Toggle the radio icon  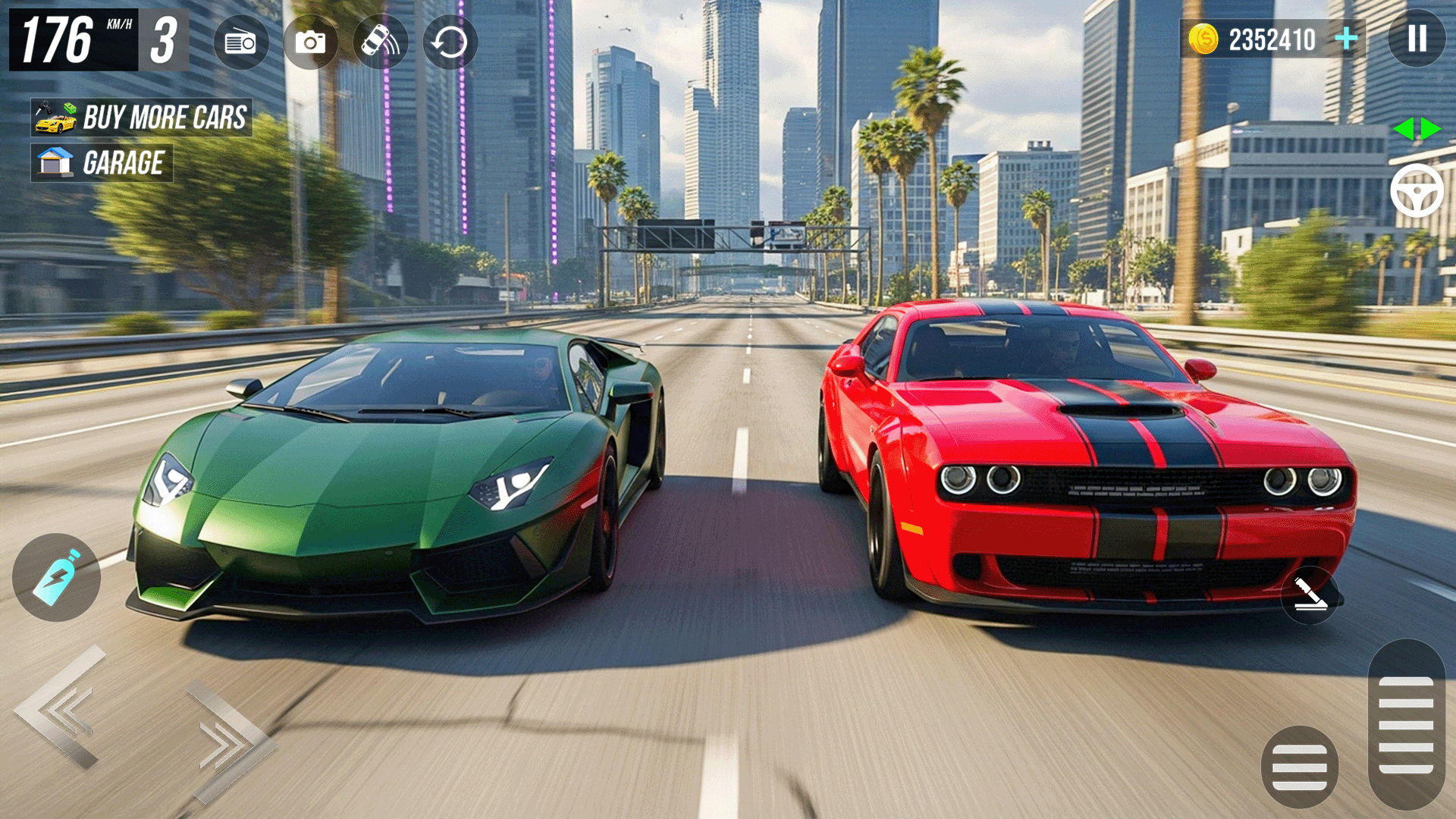(x=241, y=42)
